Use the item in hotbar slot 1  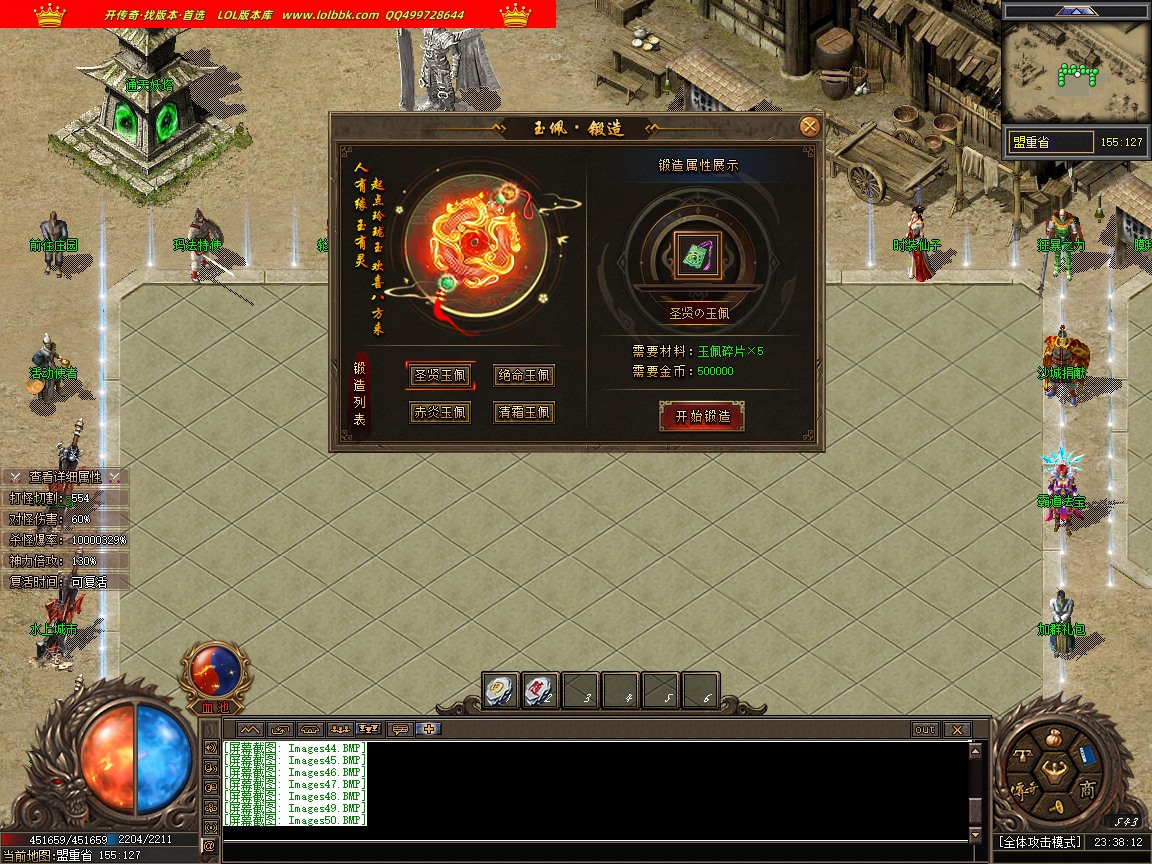tap(501, 690)
